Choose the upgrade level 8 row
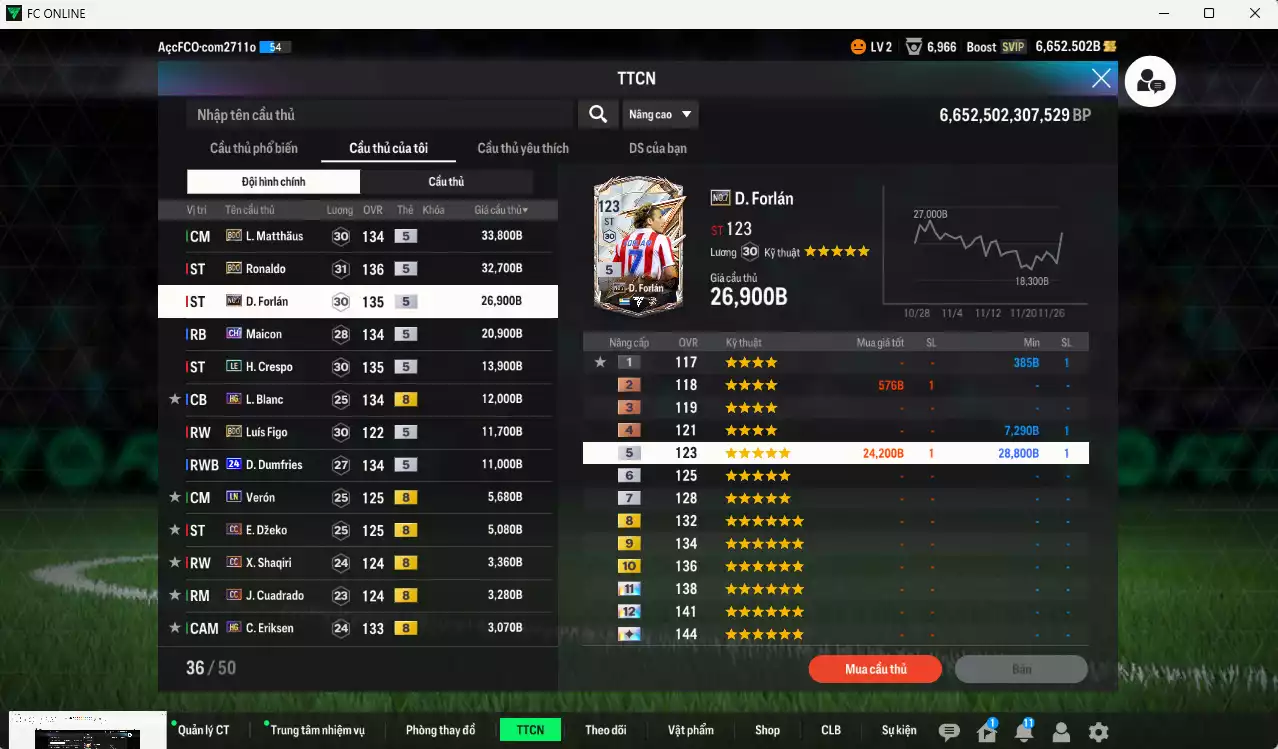The image size is (1278, 749). click(835, 521)
